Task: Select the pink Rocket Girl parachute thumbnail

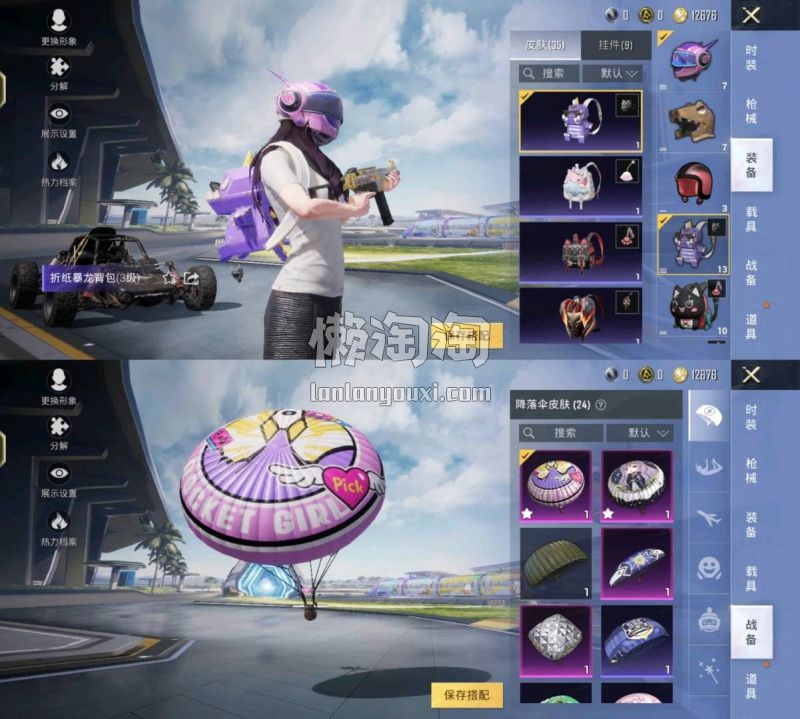Action: [x=555, y=485]
